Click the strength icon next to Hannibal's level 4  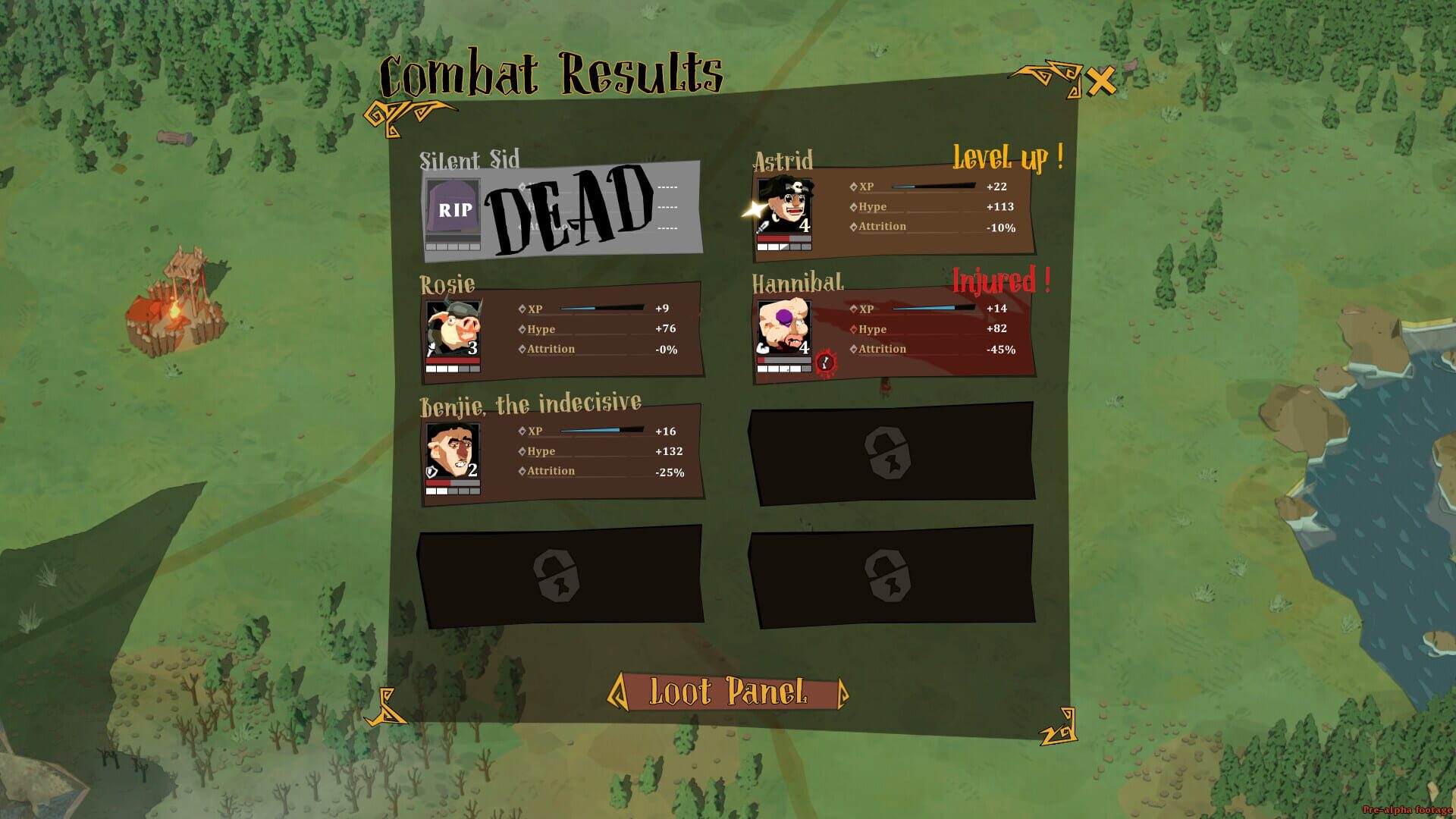764,347
